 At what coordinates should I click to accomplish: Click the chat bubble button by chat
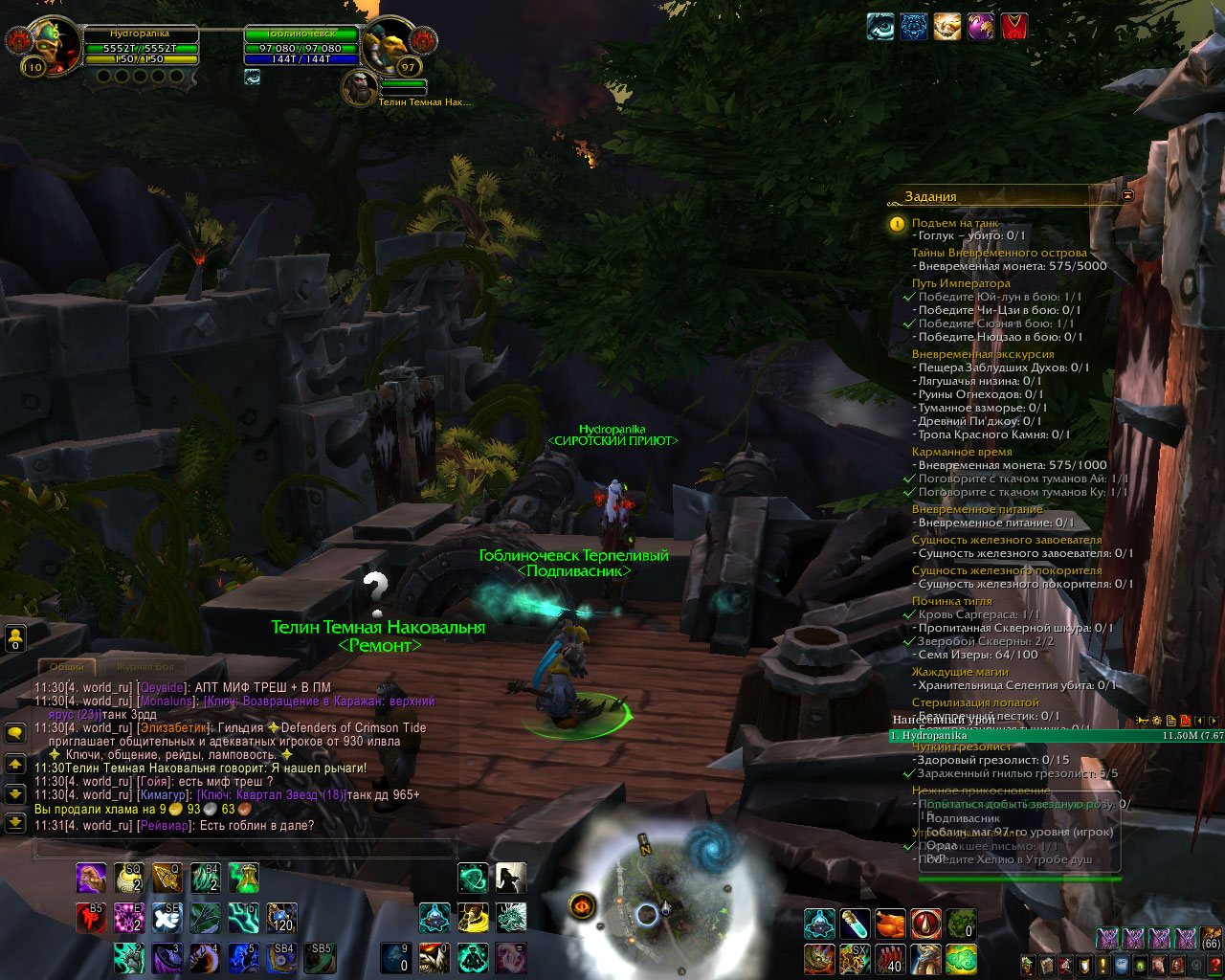coord(15,733)
